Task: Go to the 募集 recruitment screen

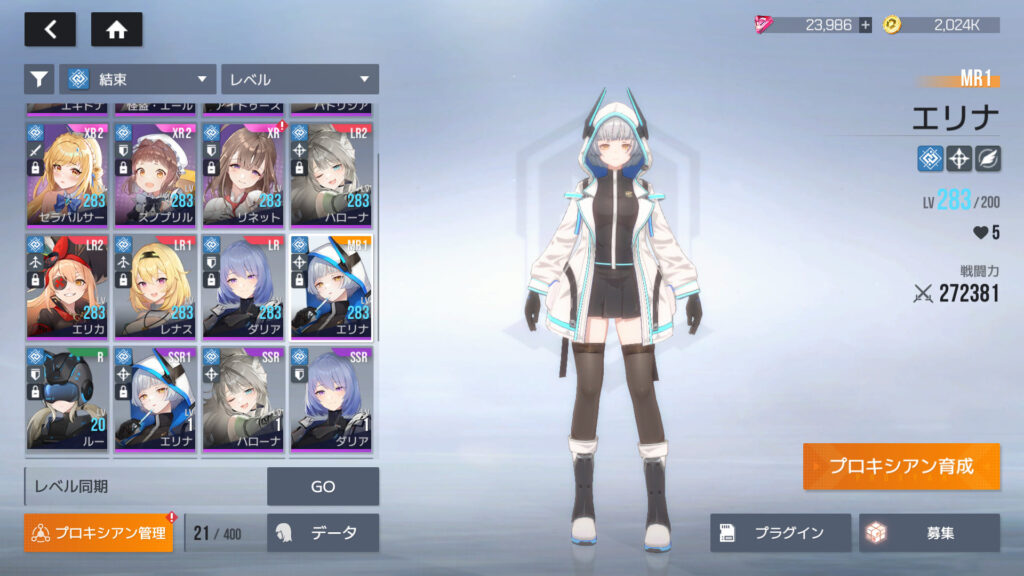Action: tap(928, 533)
